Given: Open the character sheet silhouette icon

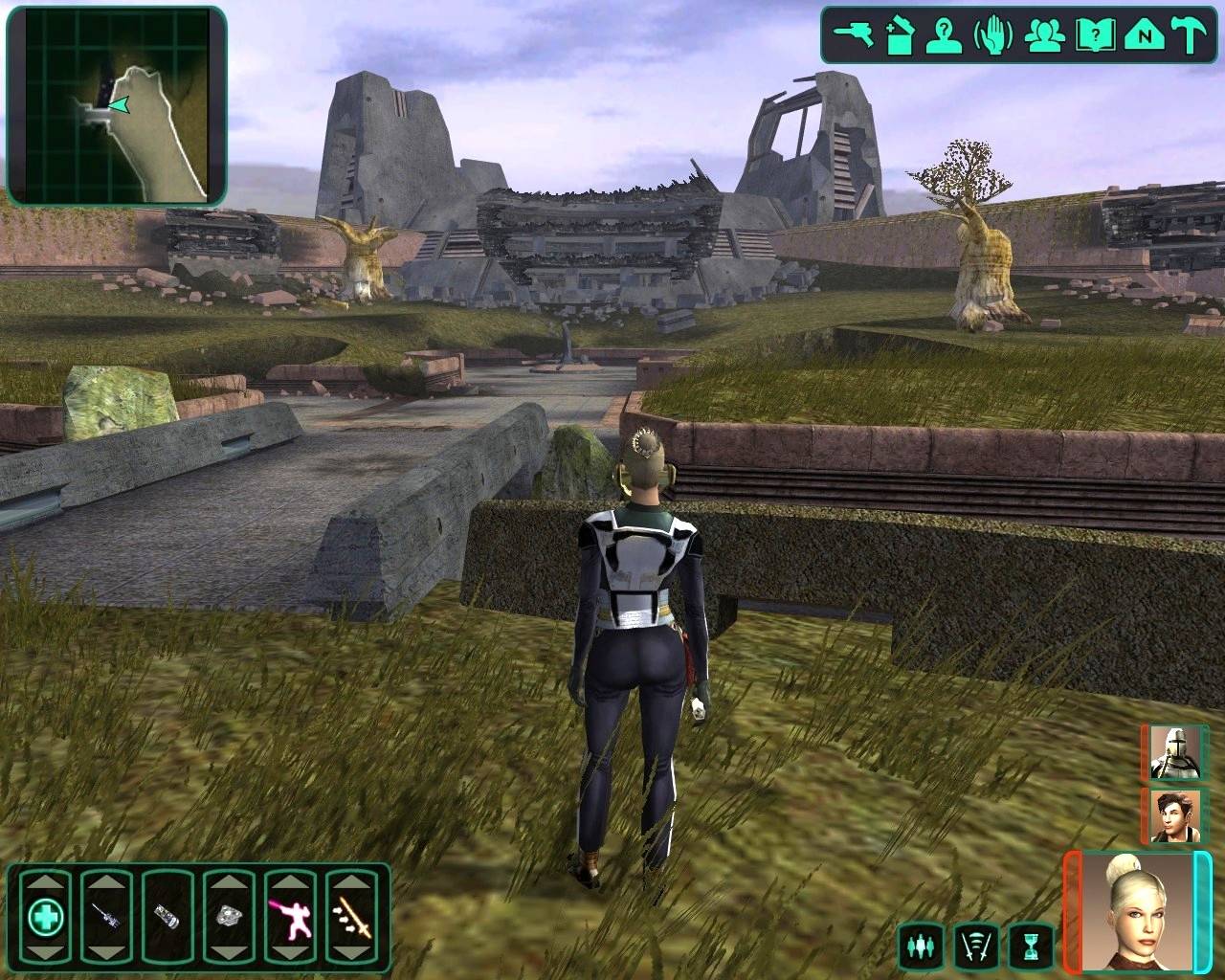Looking at the screenshot, I should pyautogui.click(x=943, y=35).
